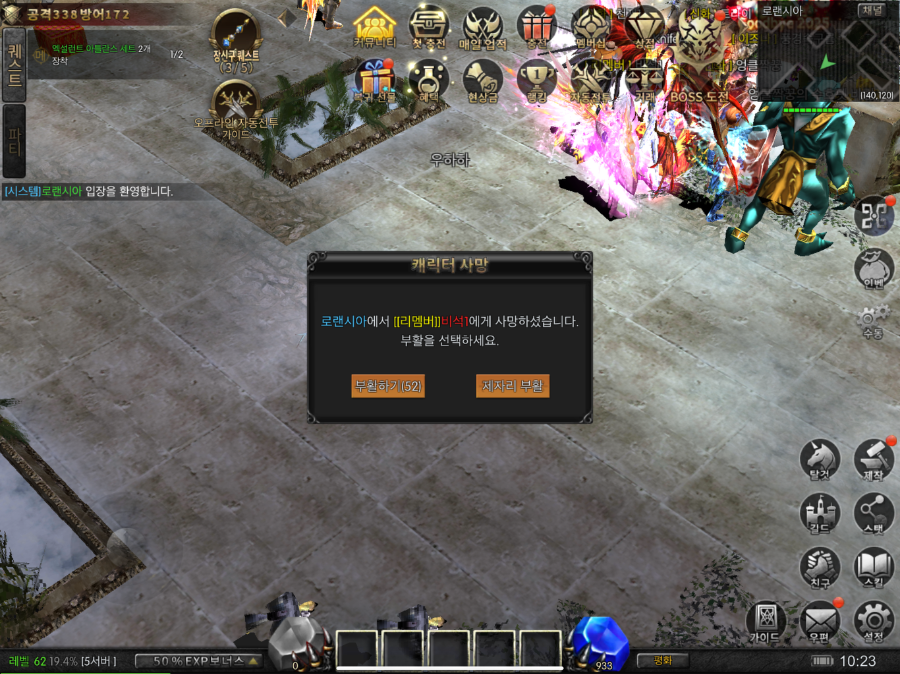Open the 스킬 skill book
Image resolution: width=900 pixels, height=674 pixels.
click(x=873, y=568)
